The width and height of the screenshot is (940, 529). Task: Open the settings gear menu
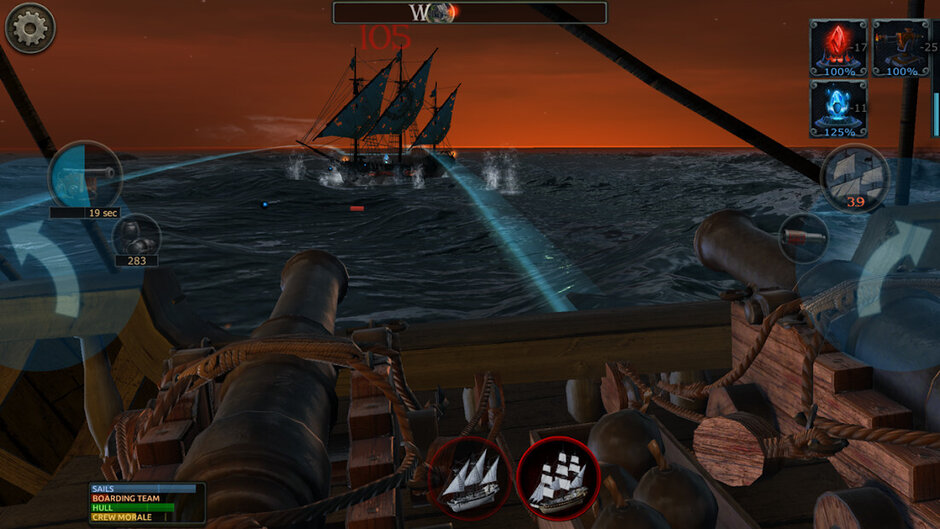30,28
